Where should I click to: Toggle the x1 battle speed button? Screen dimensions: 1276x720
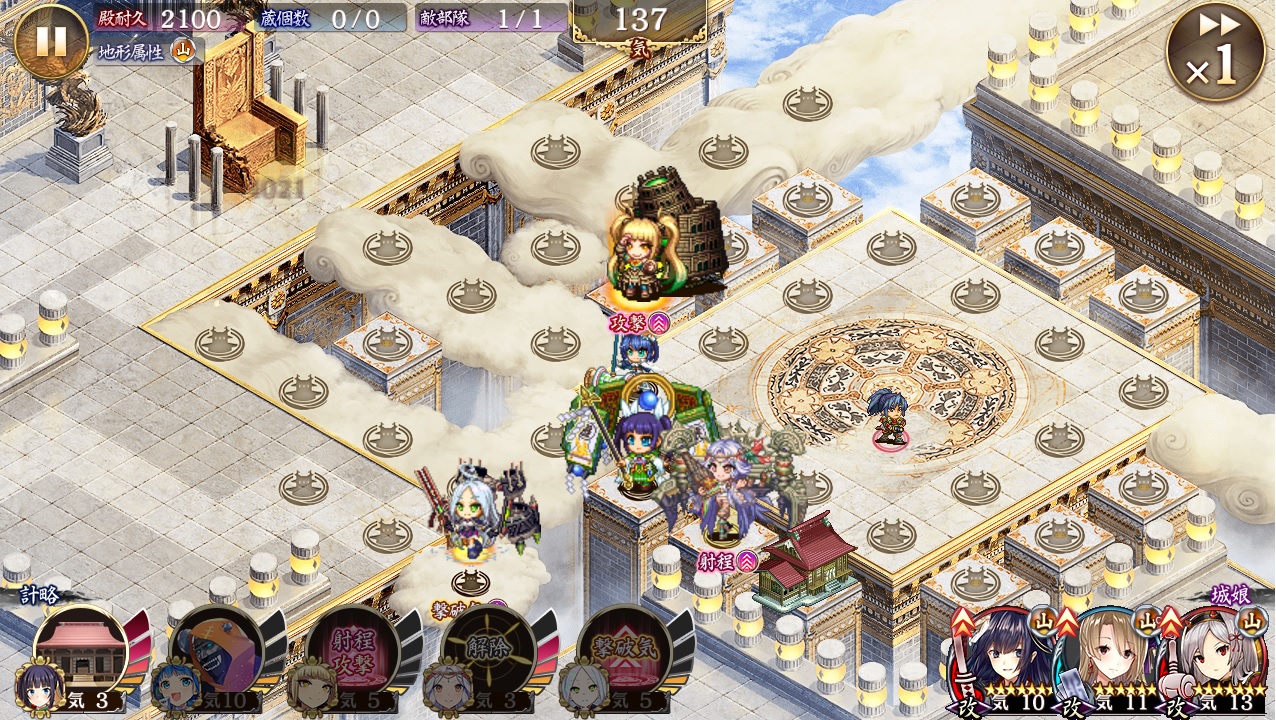click(x=1214, y=51)
